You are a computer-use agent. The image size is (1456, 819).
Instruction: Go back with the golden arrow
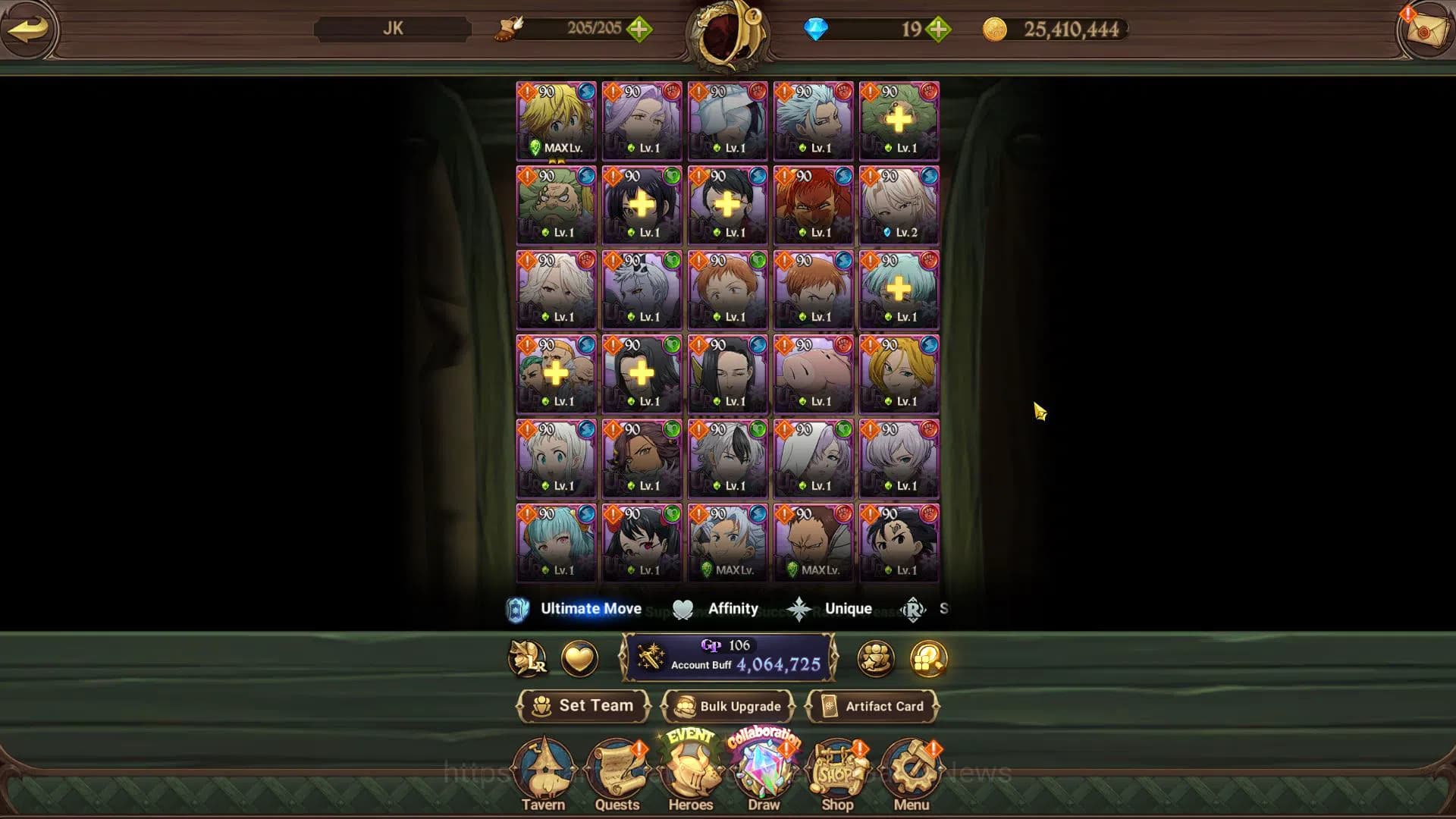(28, 29)
